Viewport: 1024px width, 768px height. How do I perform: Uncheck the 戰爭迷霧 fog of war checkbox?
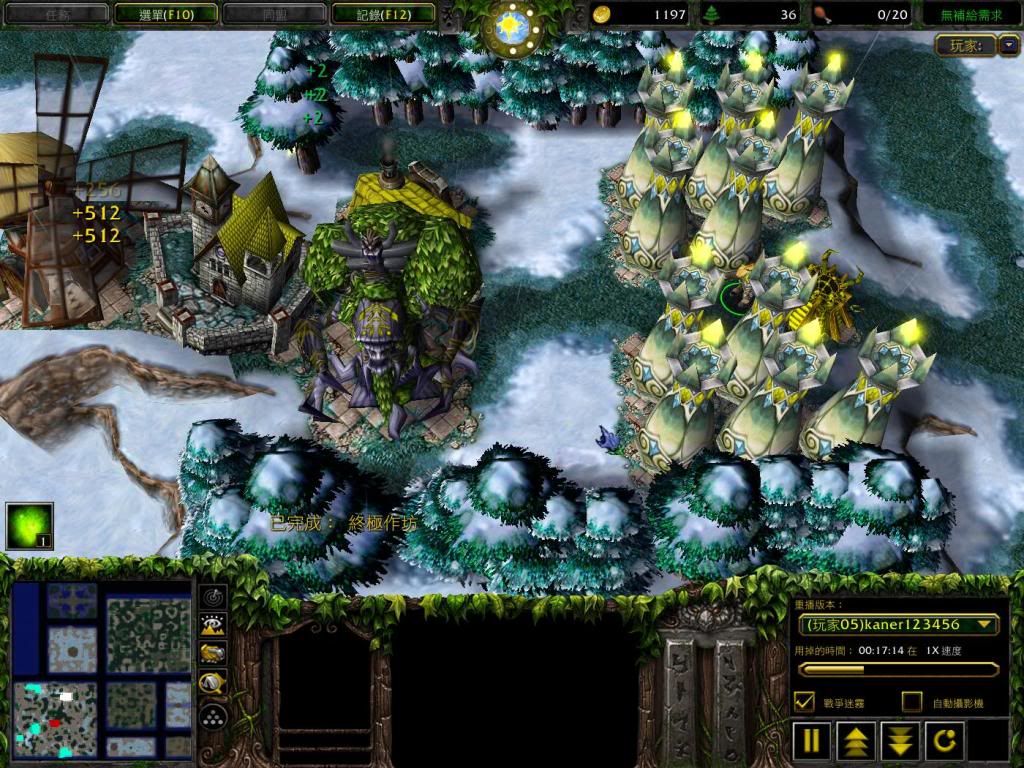pyautogui.click(x=803, y=702)
